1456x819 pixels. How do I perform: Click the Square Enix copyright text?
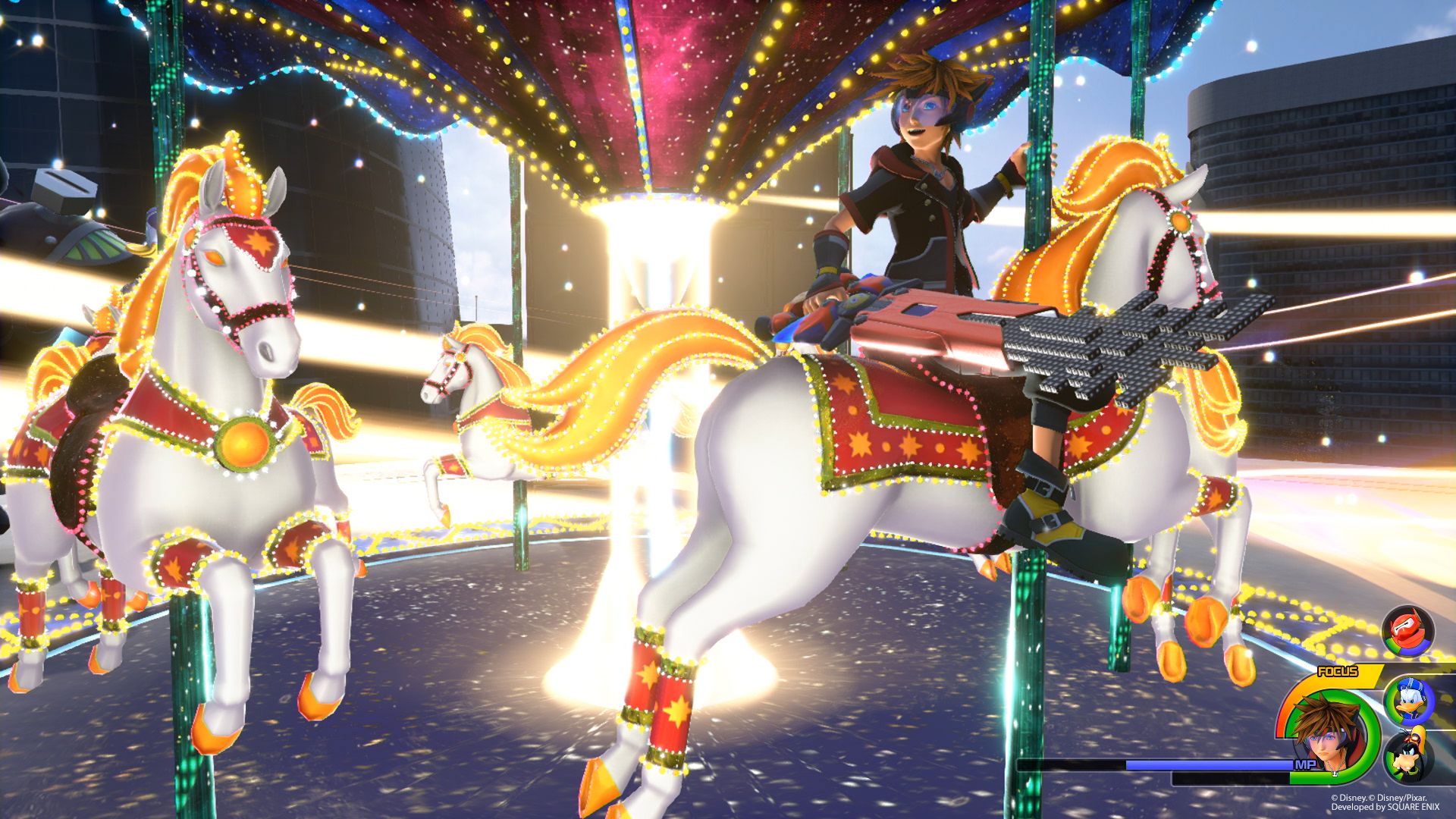(x=1385, y=807)
